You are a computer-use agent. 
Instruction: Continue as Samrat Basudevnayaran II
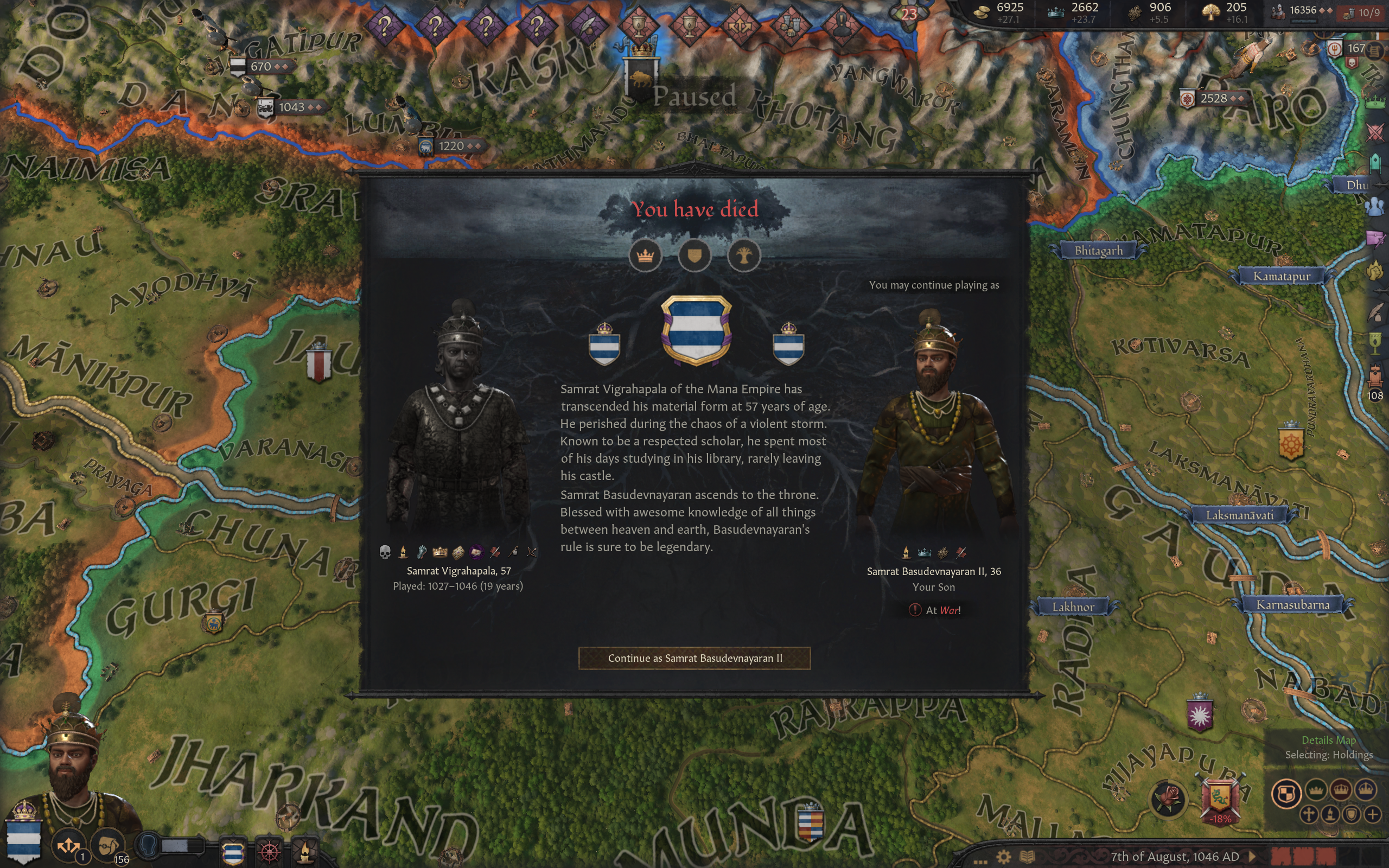(694, 658)
